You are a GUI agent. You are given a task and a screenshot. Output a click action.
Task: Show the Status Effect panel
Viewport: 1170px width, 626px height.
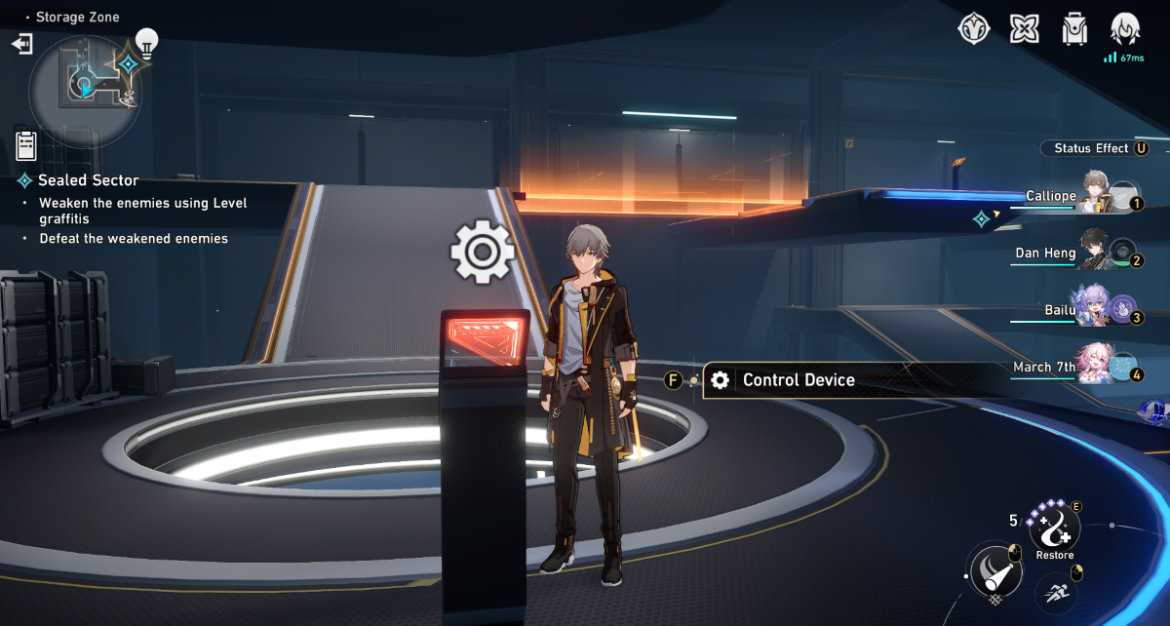[x=1094, y=148]
